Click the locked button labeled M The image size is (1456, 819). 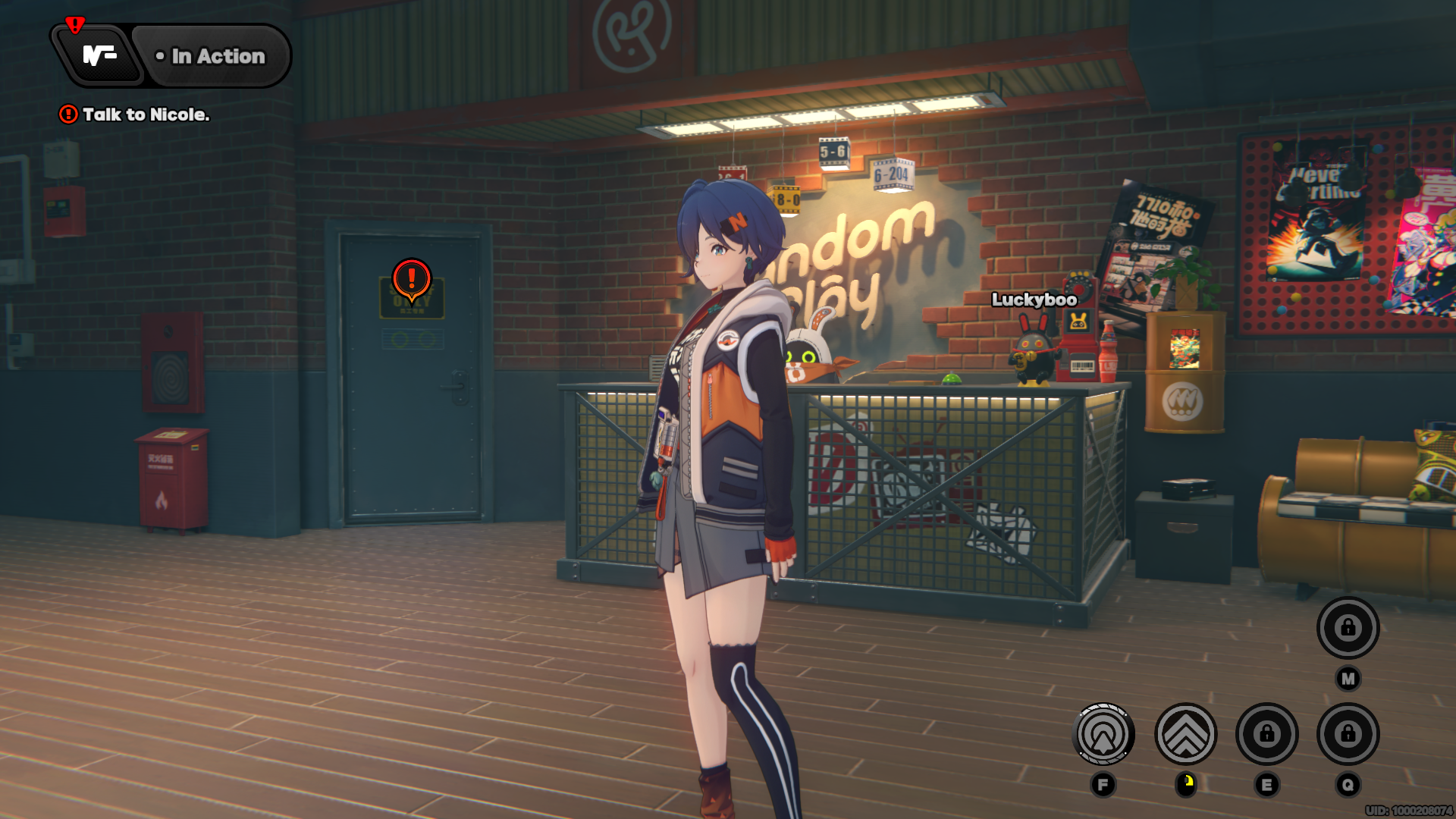1348,628
